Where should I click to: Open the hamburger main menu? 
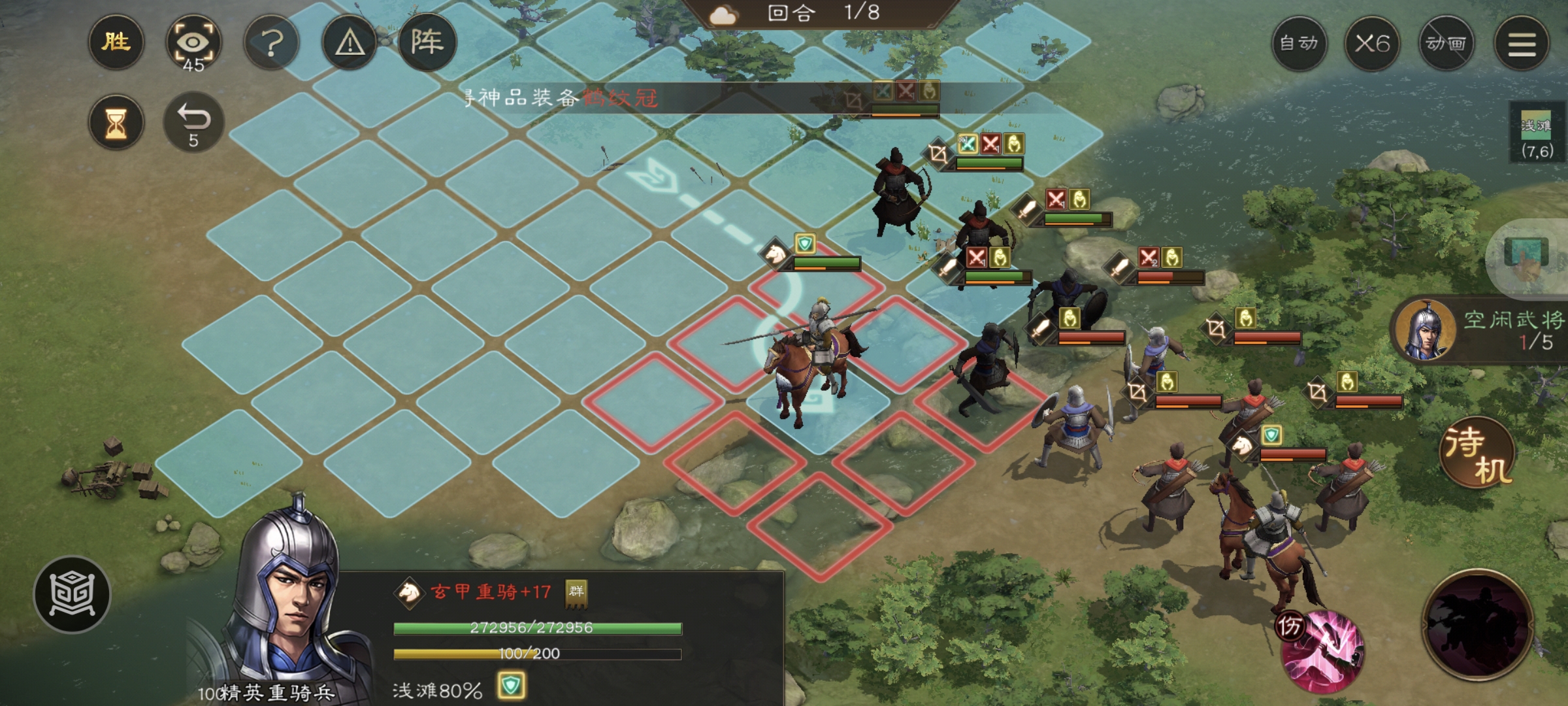tap(1522, 44)
